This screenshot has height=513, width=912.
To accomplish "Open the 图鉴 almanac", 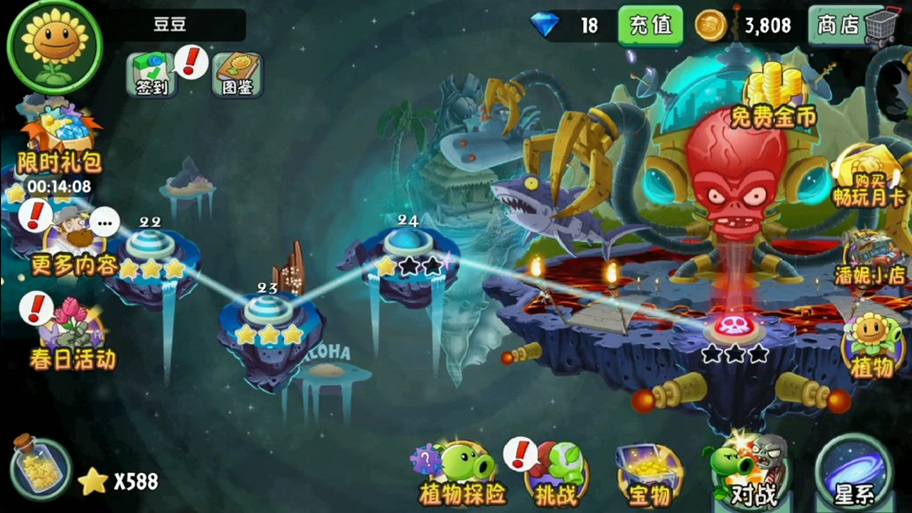I will pos(237,75).
